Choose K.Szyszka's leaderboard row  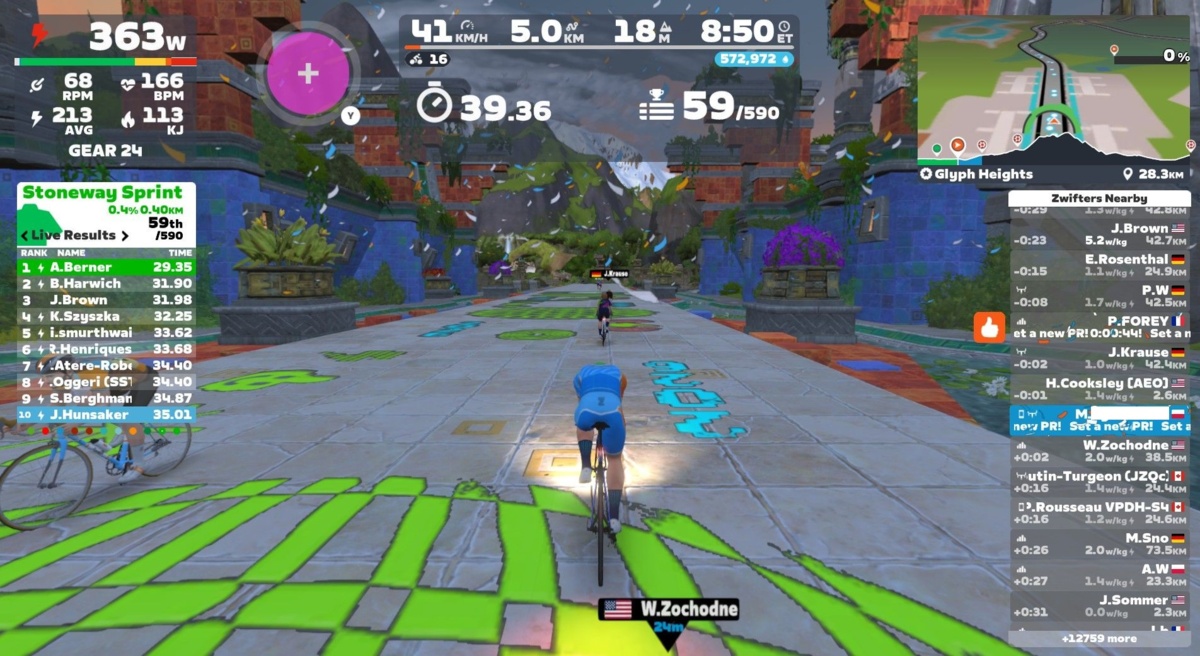pyautogui.click(x=106, y=316)
